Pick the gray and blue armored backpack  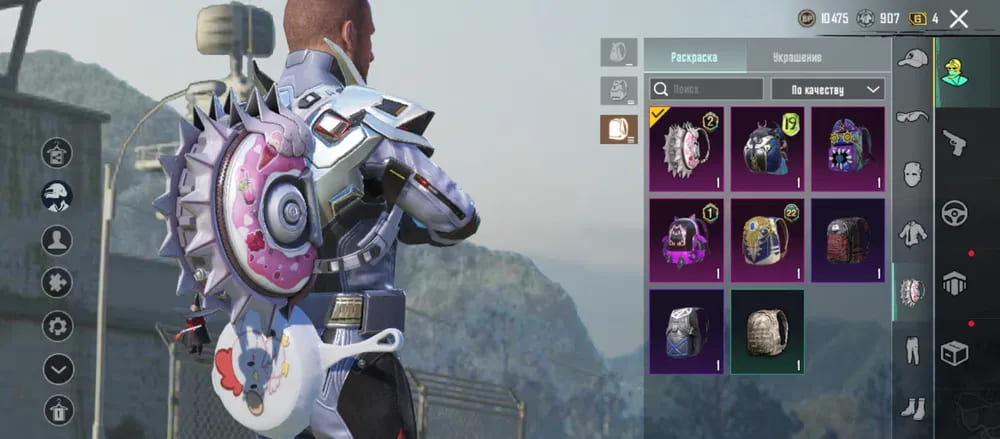pos(686,331)
